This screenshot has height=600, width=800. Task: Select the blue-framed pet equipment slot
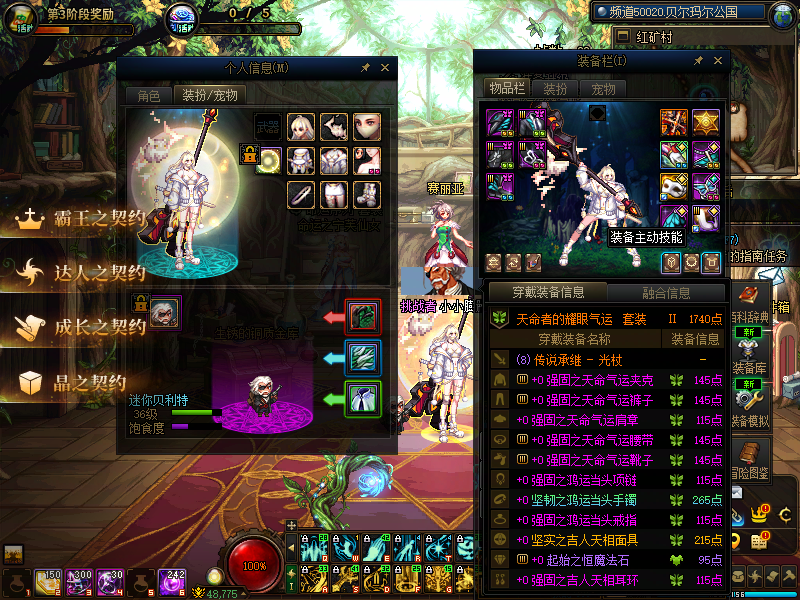[x=361, y=357]
